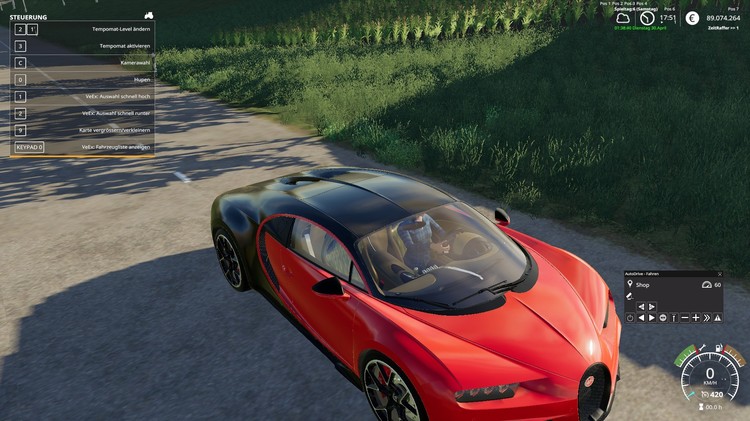Click the weather cloud icon
The image size is (750, 421).
[624, 18]
